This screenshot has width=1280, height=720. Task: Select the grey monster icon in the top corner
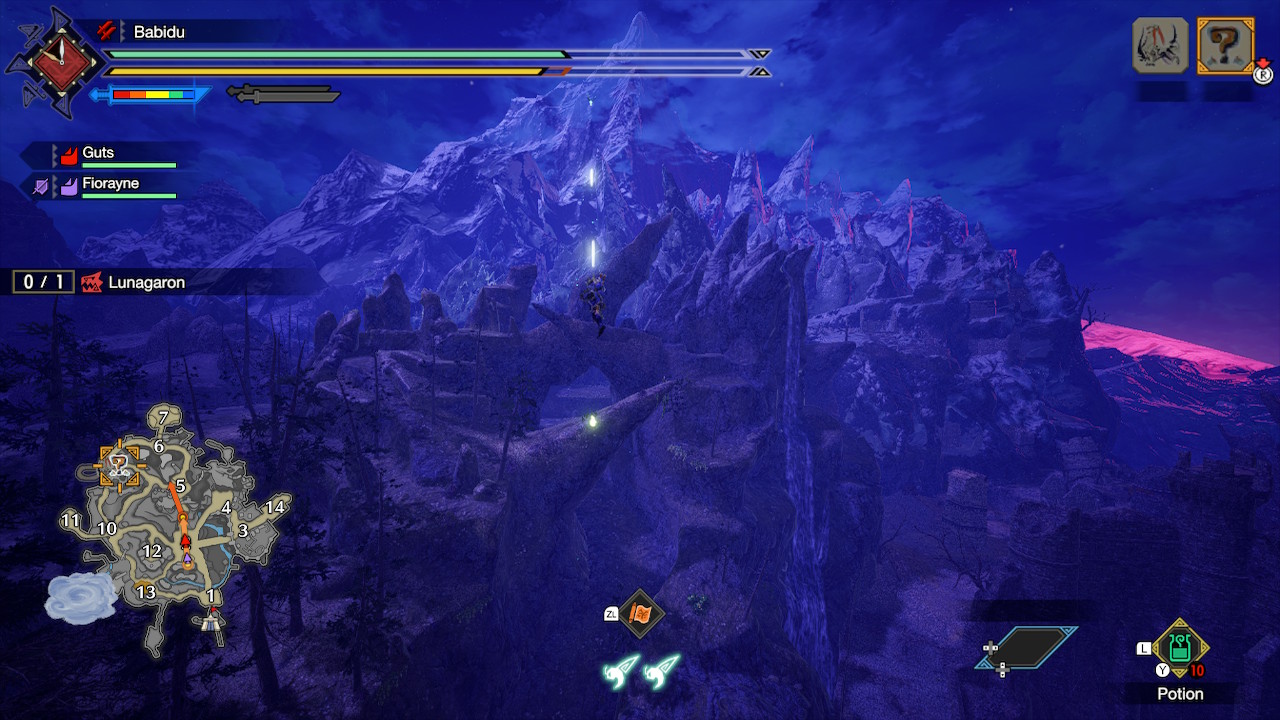(x=1160, y=46)
